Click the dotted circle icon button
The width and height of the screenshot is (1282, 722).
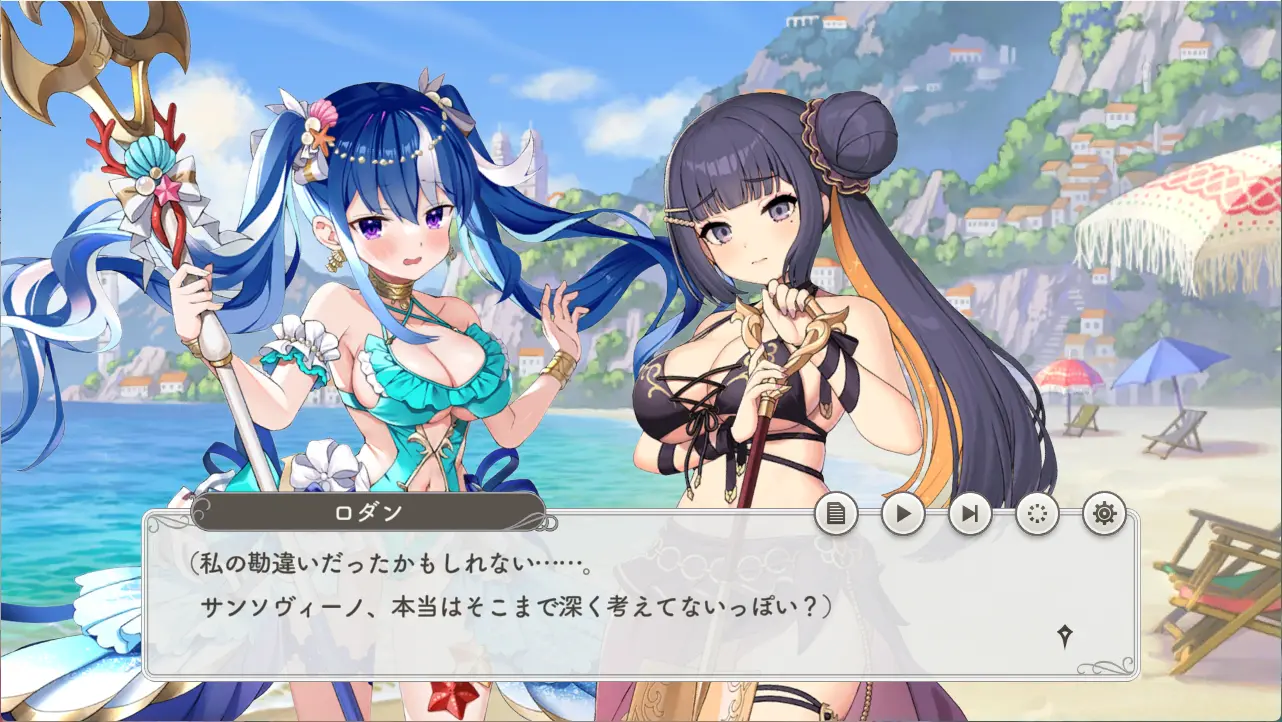[x=1037, y=515]
